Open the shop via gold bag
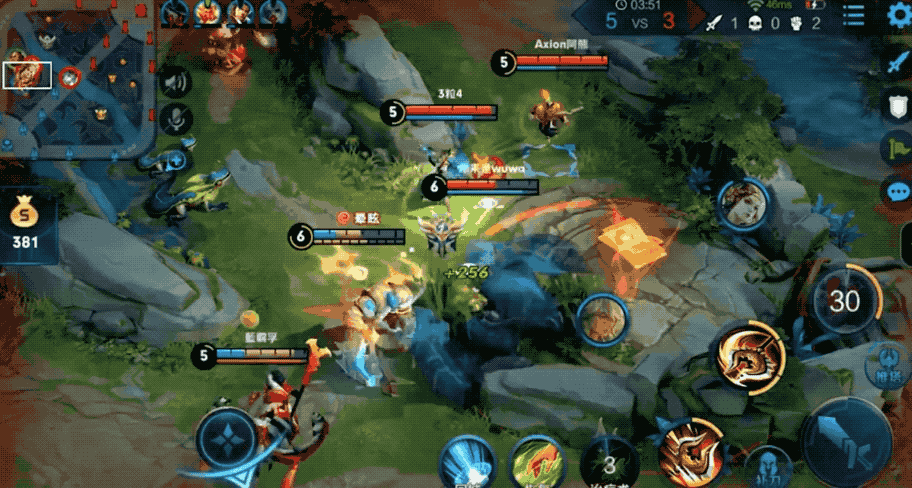912x488 pixels. coord(24,223)
